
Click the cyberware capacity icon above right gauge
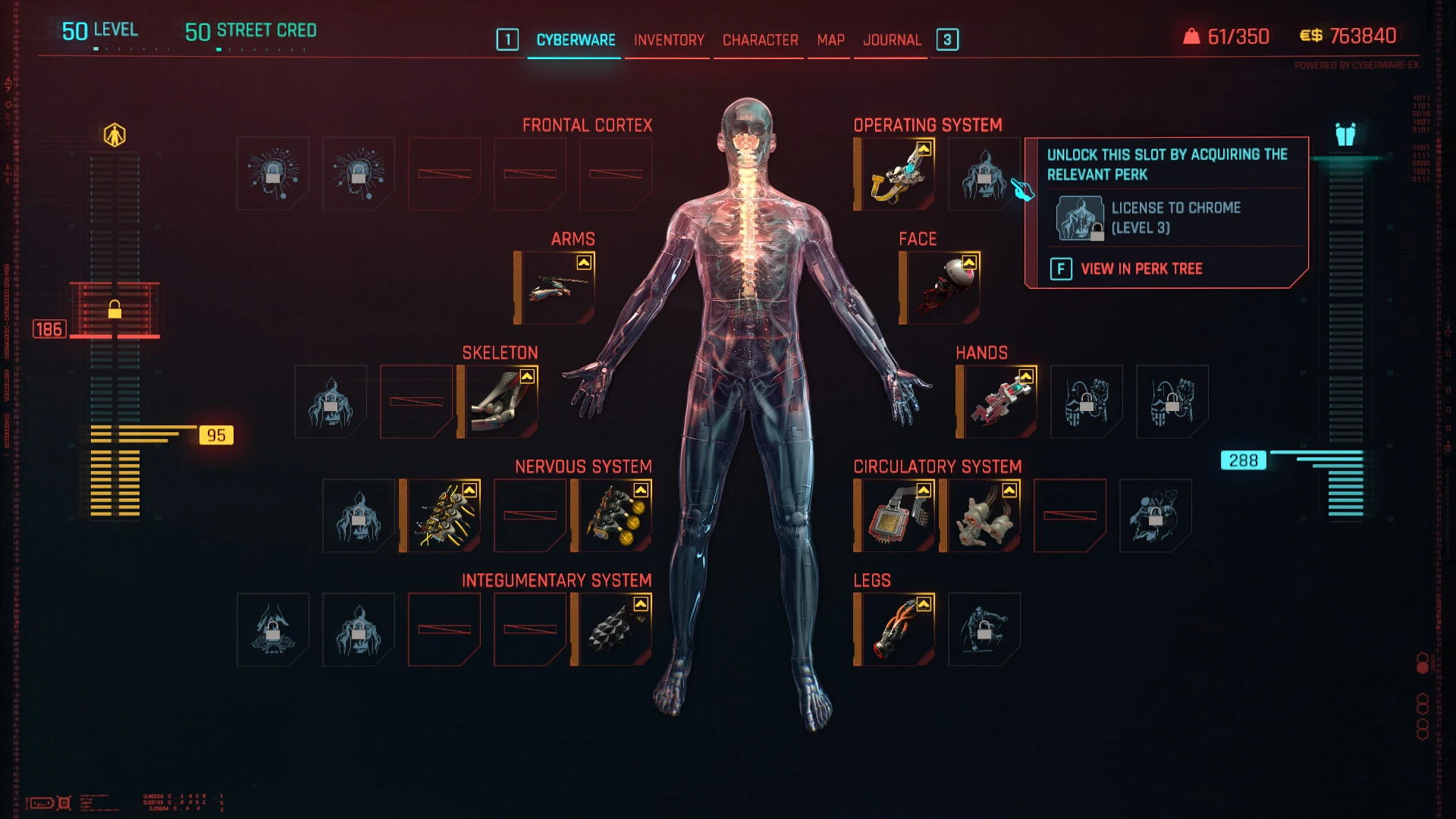click(1345, 135)
